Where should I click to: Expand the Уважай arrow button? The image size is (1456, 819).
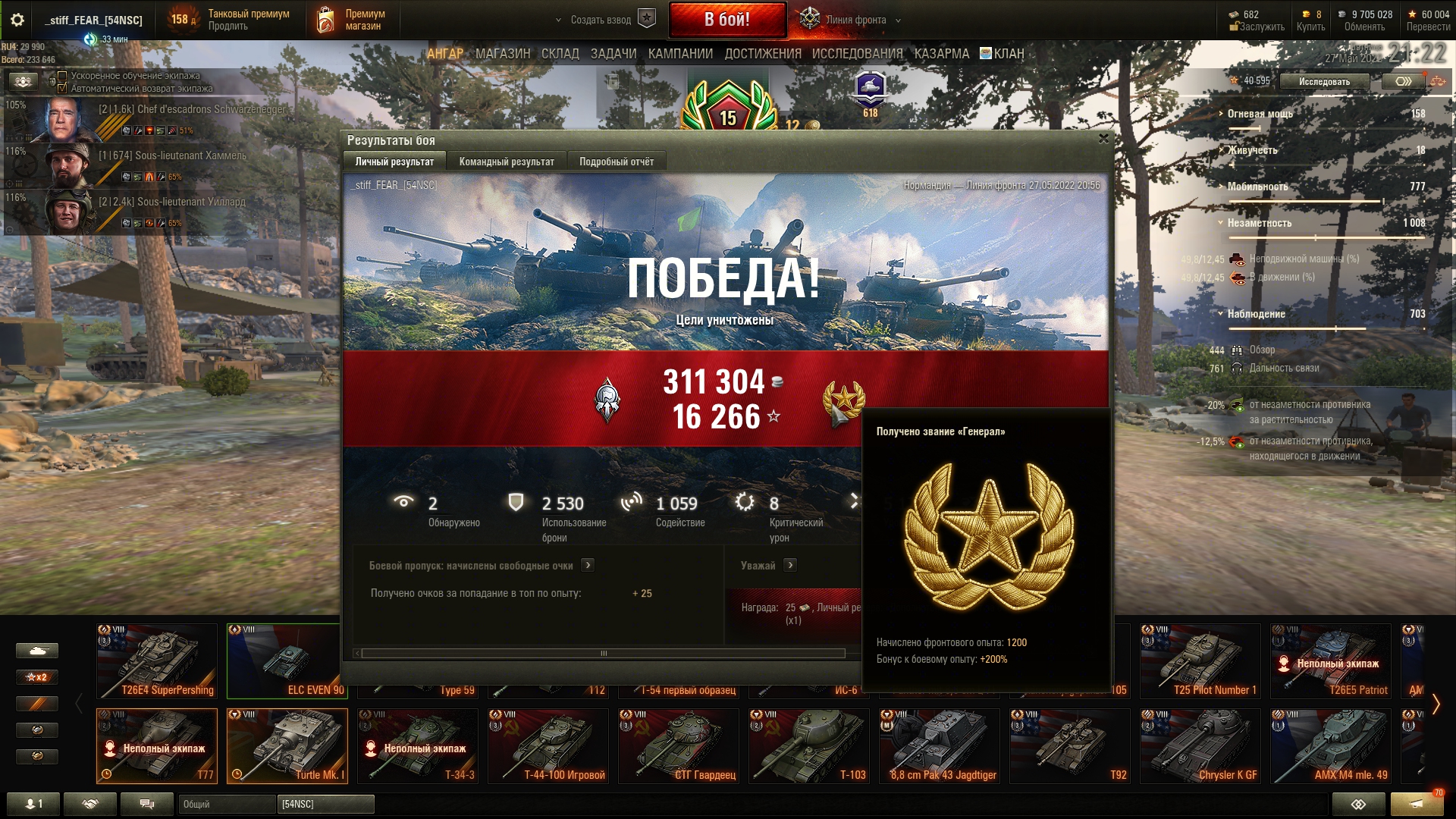tap(790, 565)
